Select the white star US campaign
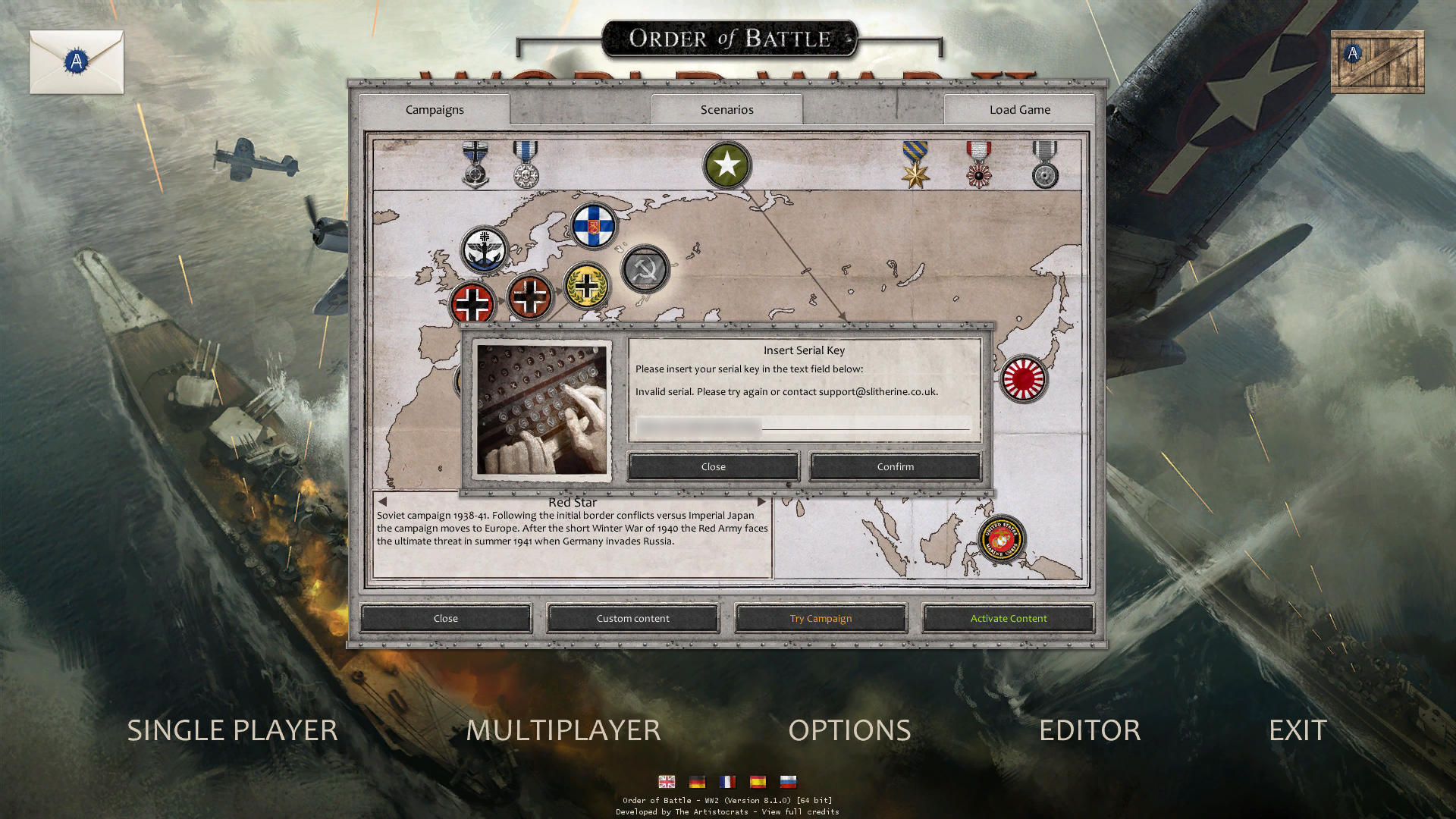The width and height of the screenshot is (1456, 819). [x=726, y=165]
